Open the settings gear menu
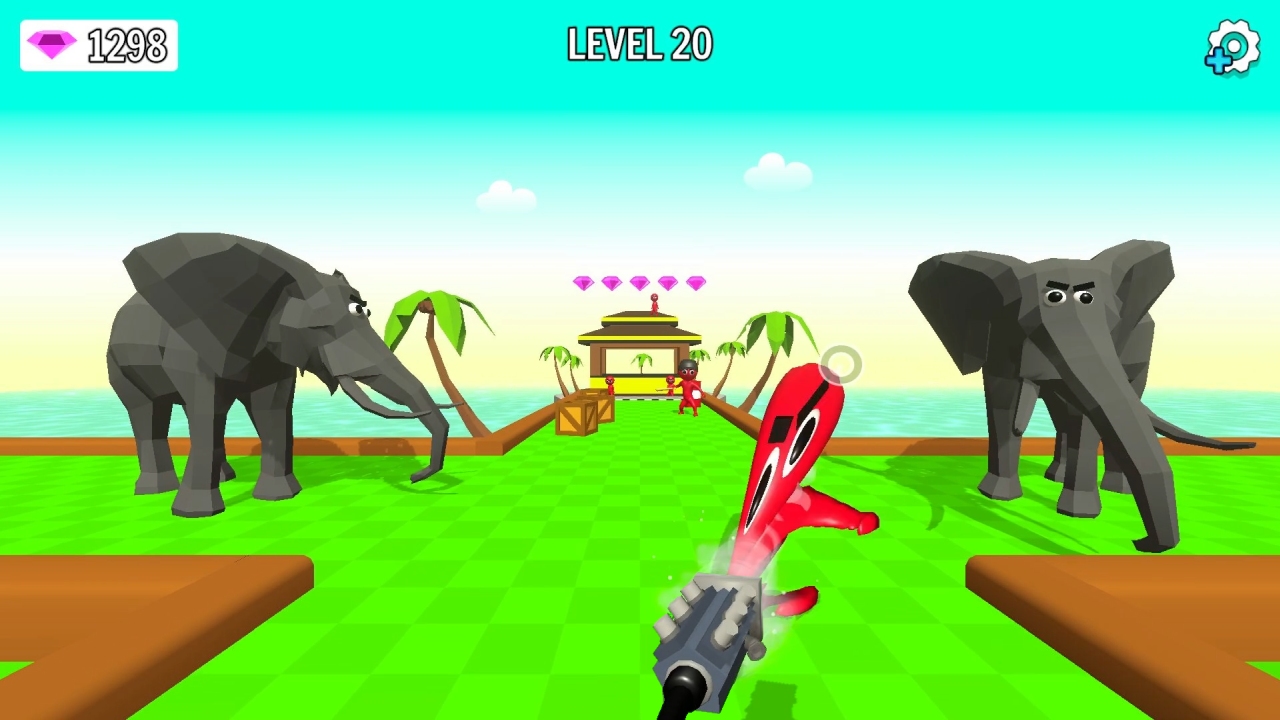This screenshot has height=720, width=1280. pos(1232,46)
